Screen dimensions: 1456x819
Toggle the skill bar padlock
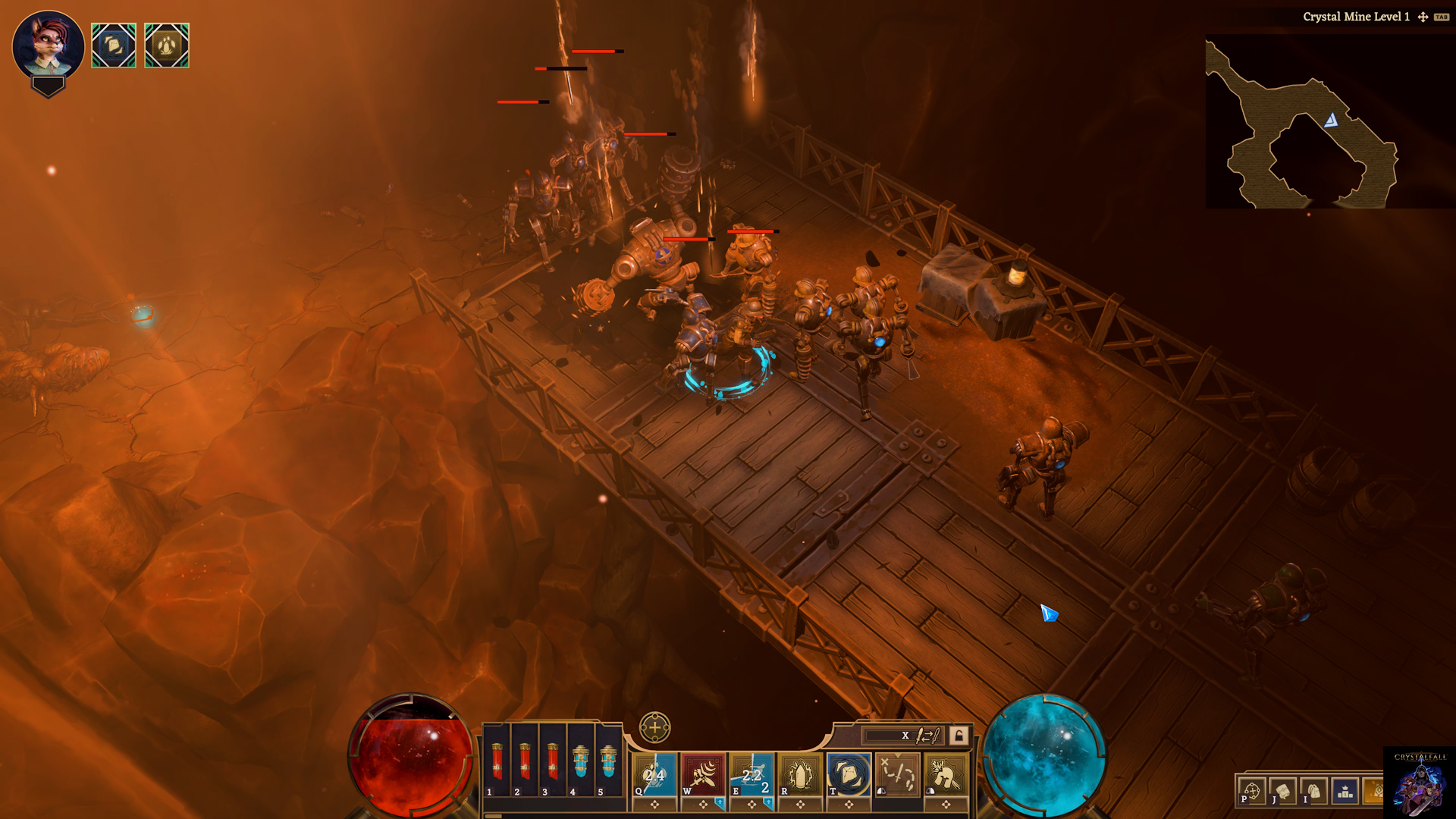click(959, 735)
